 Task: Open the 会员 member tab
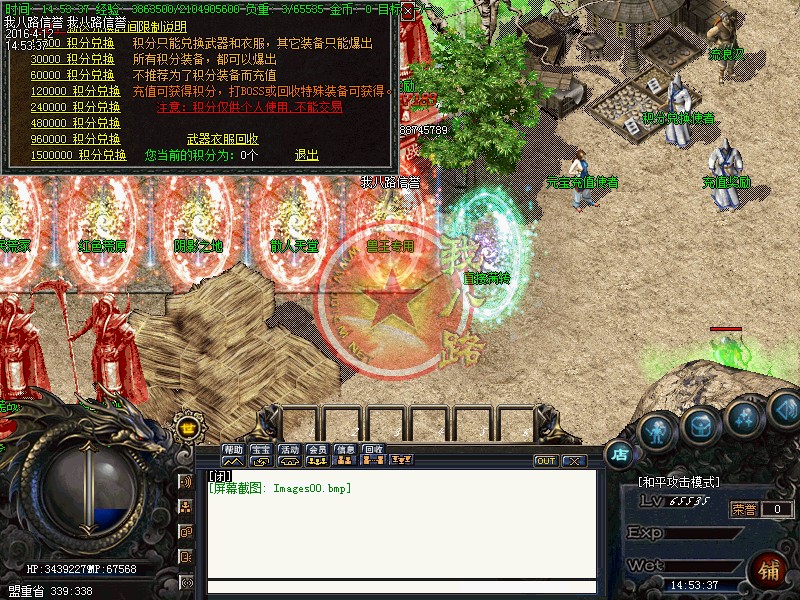317,450
